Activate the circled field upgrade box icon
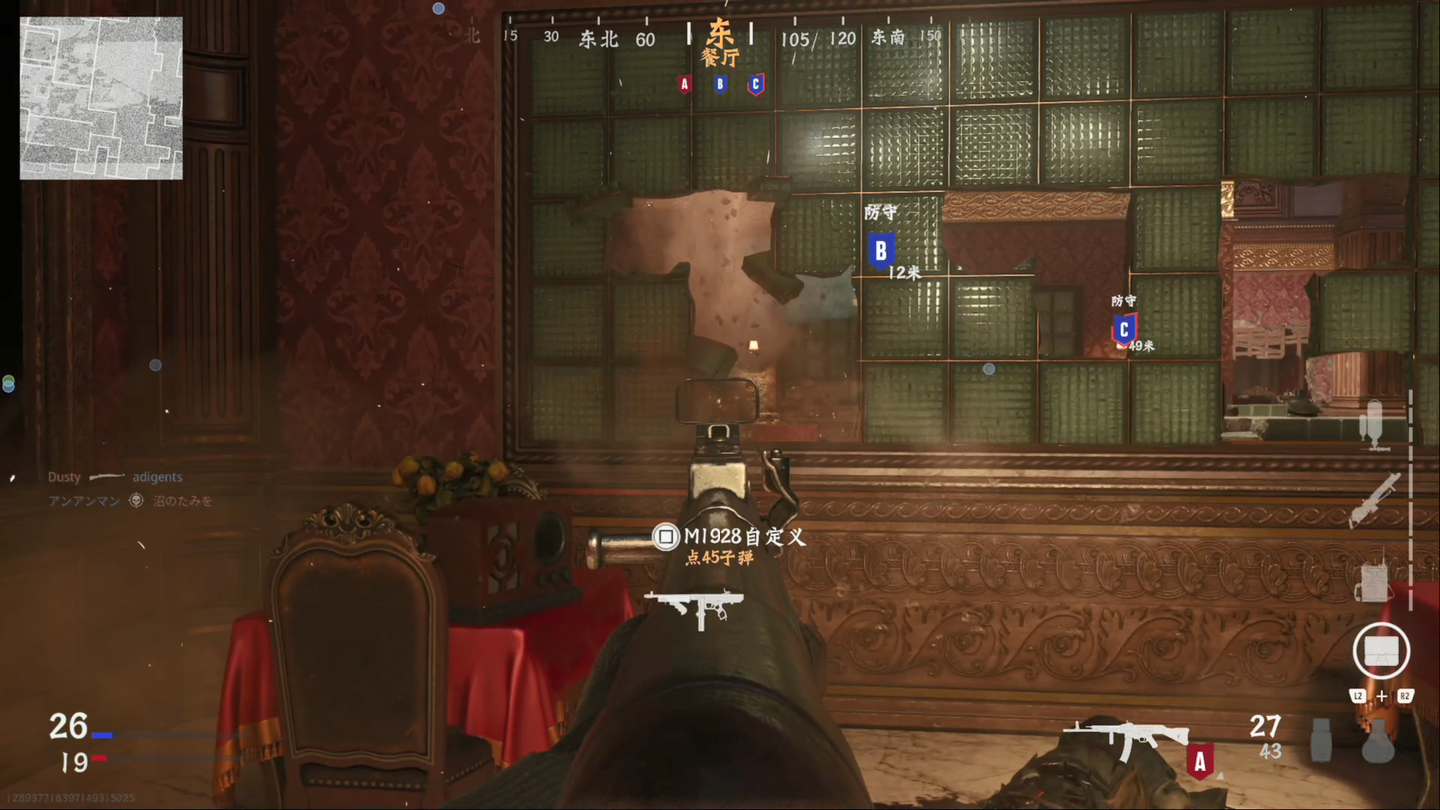 (1381, 651)
